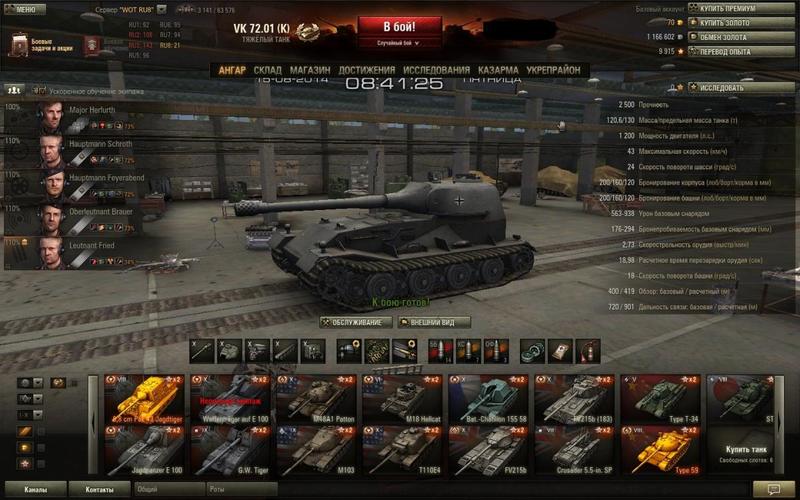Choose the Type 59 tank thumbnail

660,450
